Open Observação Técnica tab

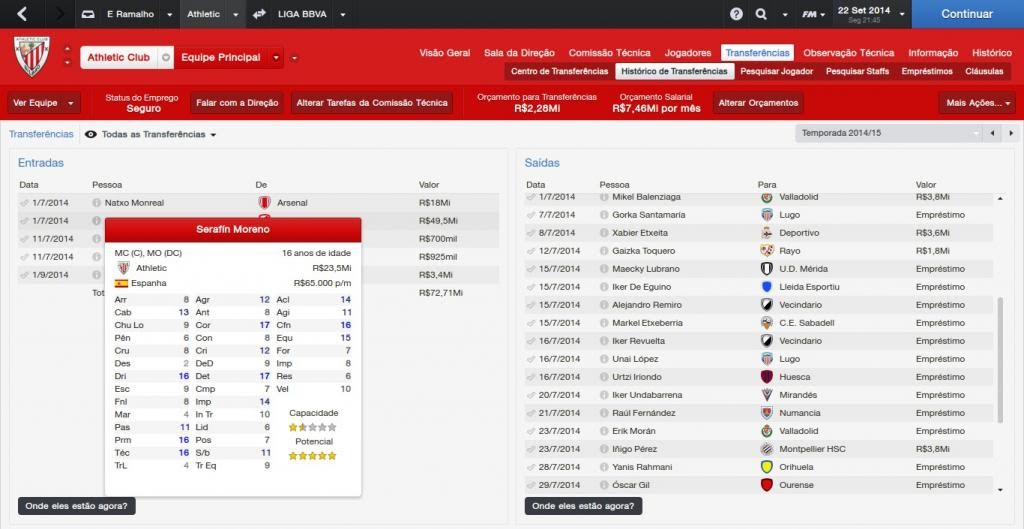[x=848, y=53]
